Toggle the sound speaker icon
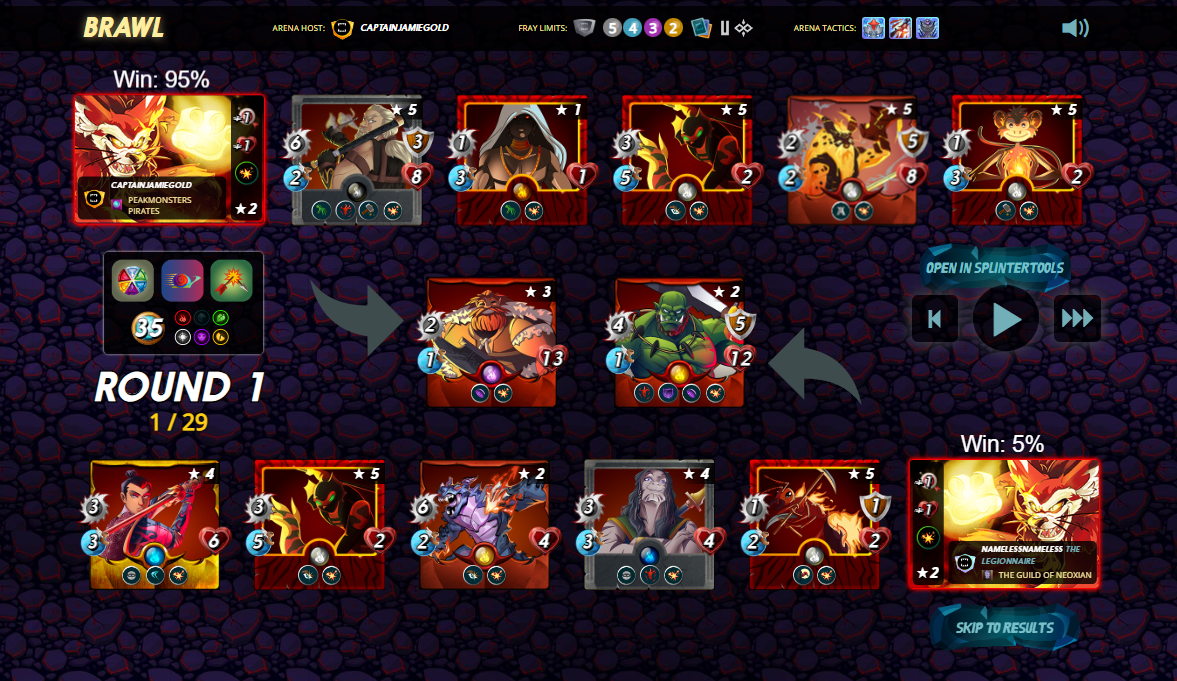The width and height of the screenshot is (1177, 681). coord(1075,28)
